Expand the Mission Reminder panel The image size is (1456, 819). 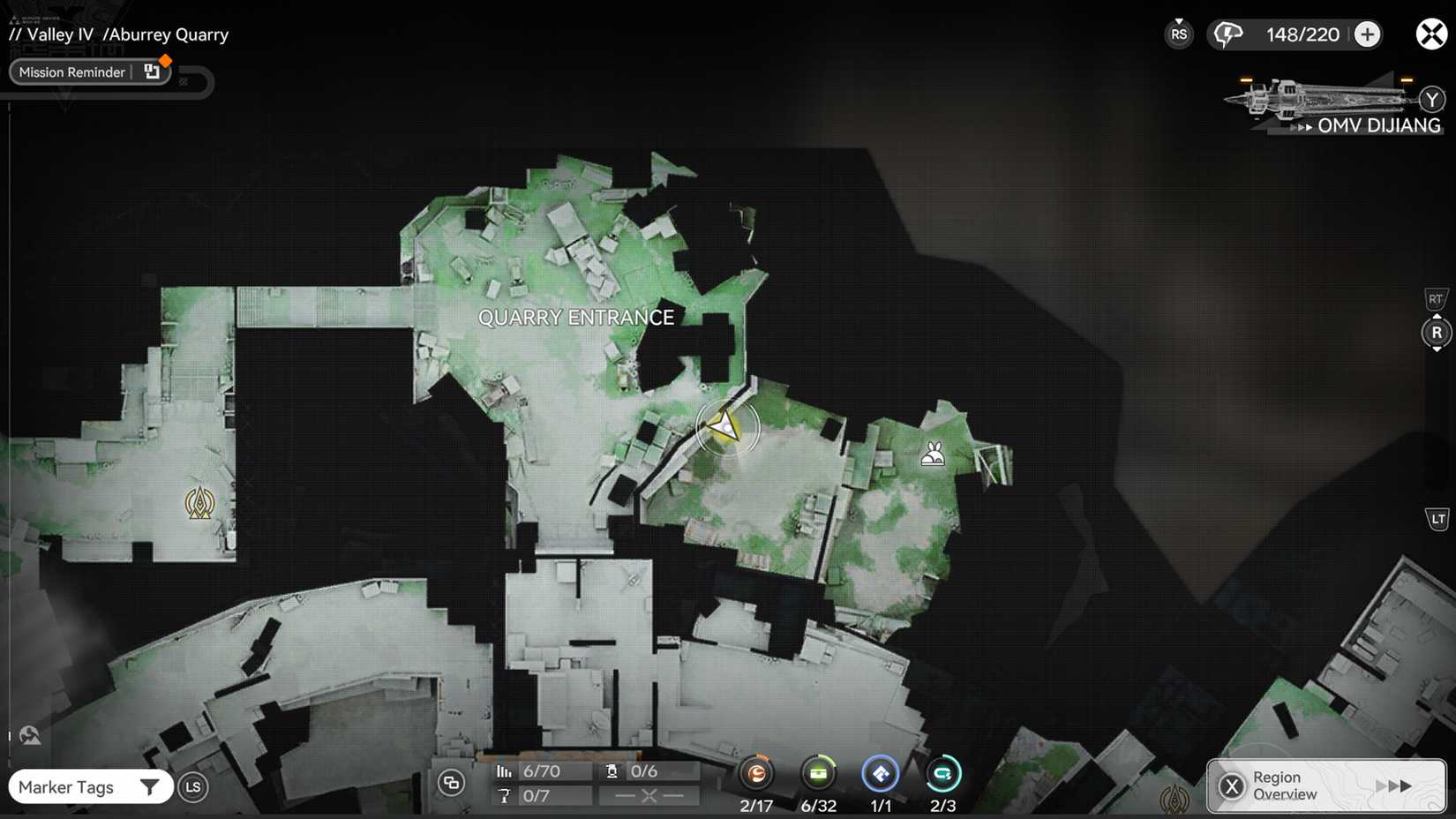click(x=152, y=71)
